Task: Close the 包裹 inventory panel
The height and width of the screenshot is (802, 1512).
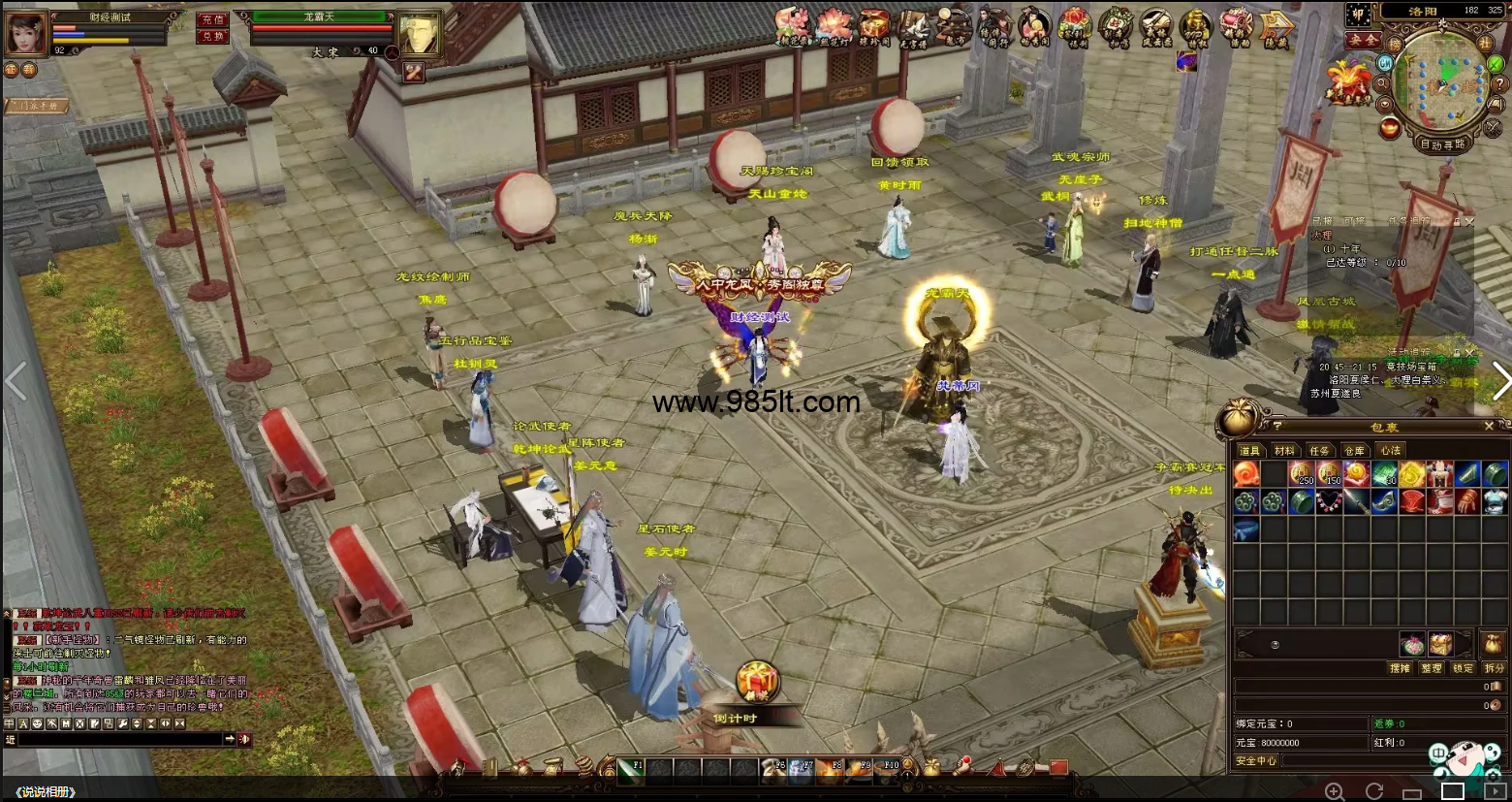Action: 1489,426
